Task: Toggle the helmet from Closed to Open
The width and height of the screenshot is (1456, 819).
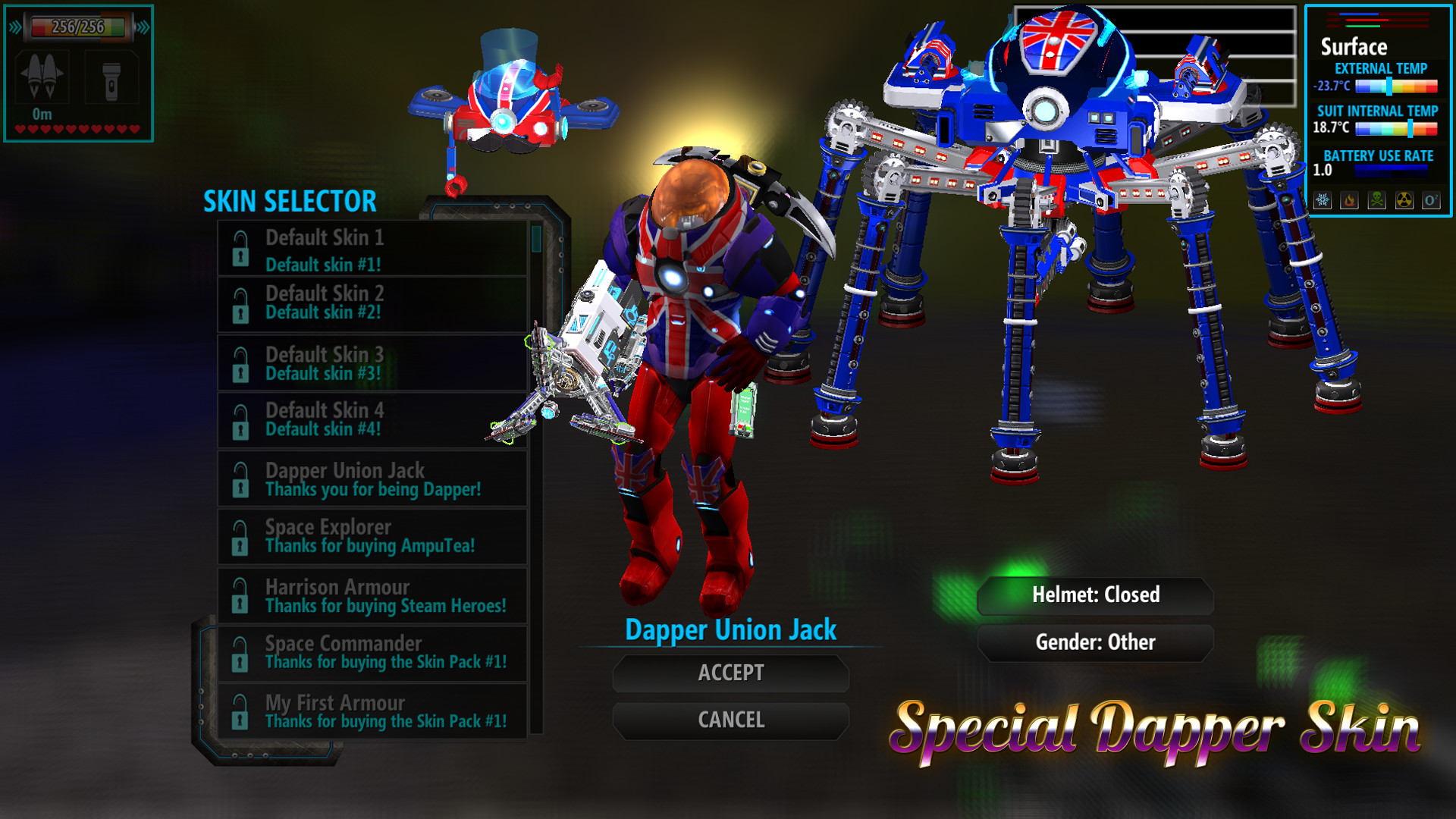Action: coord(1096,596)
